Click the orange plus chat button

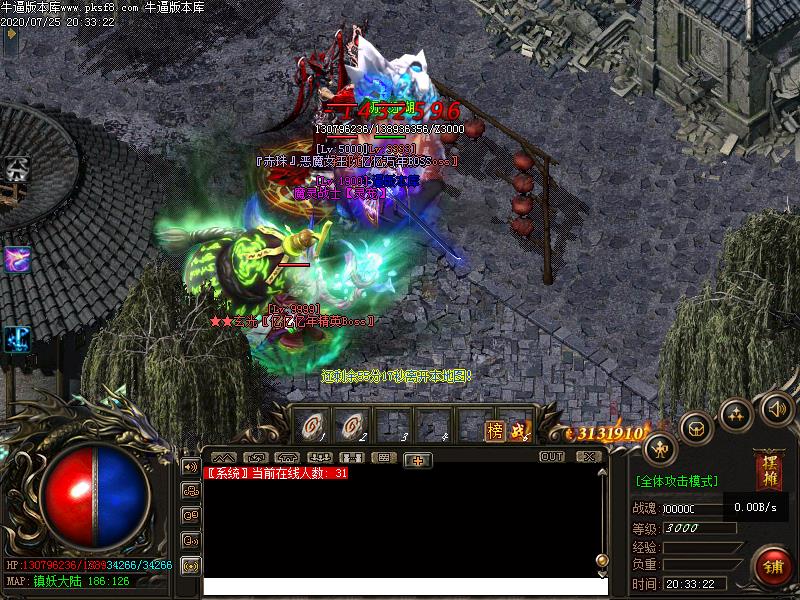click(x=417, y=459)
